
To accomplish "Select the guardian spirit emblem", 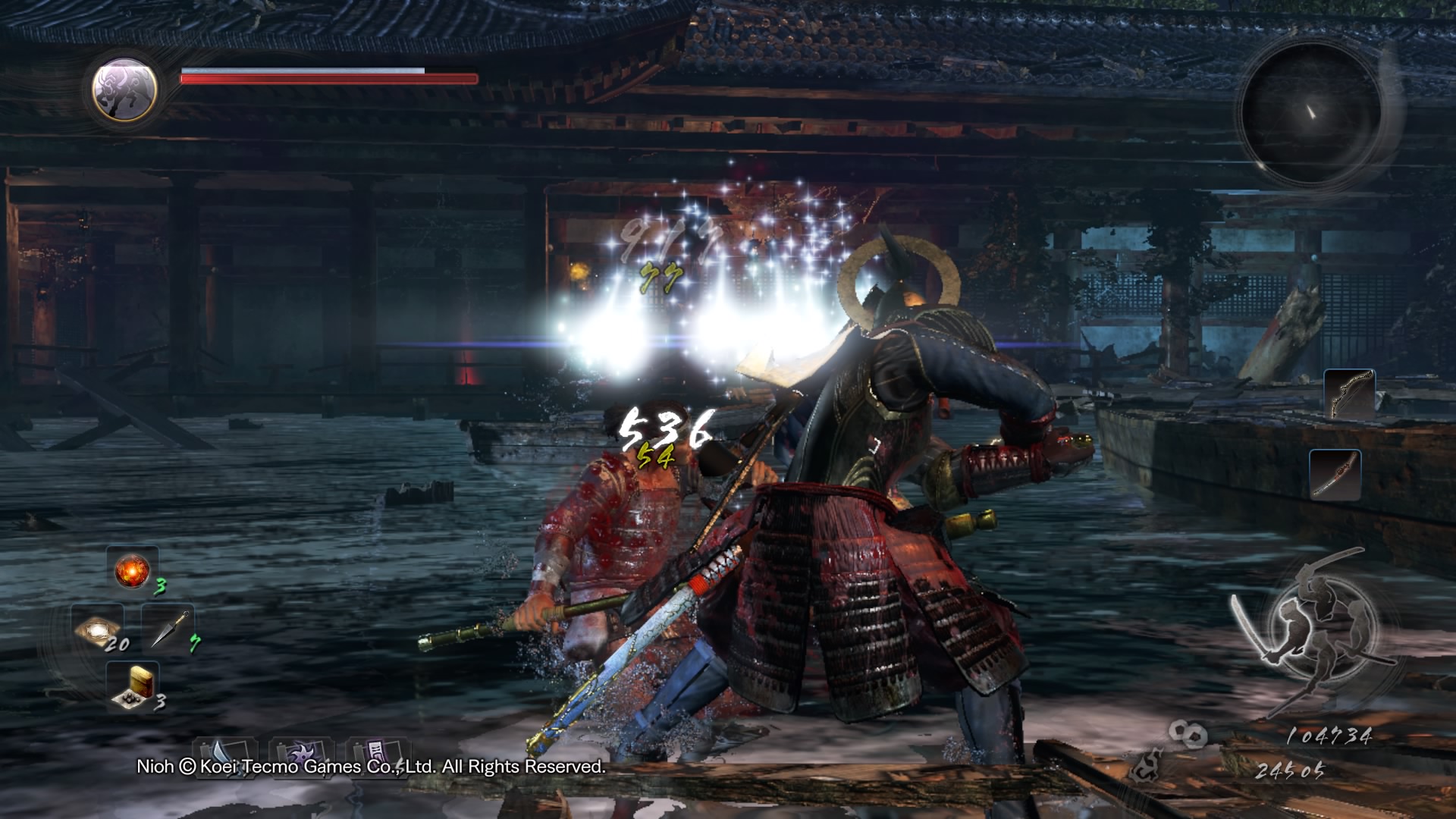I will click(x=124, y=89).
